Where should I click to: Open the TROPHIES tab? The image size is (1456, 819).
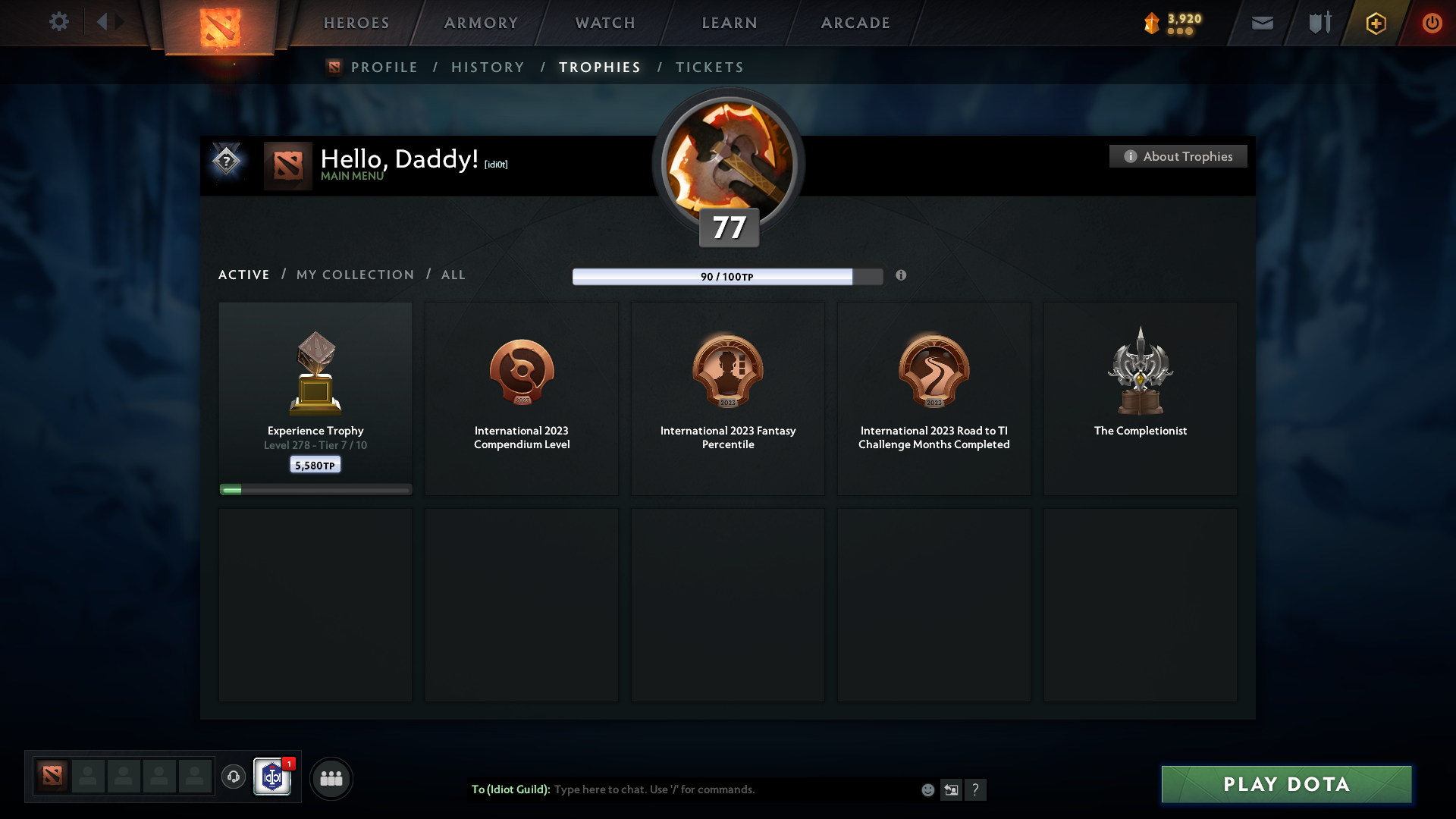tap(599, 67)
